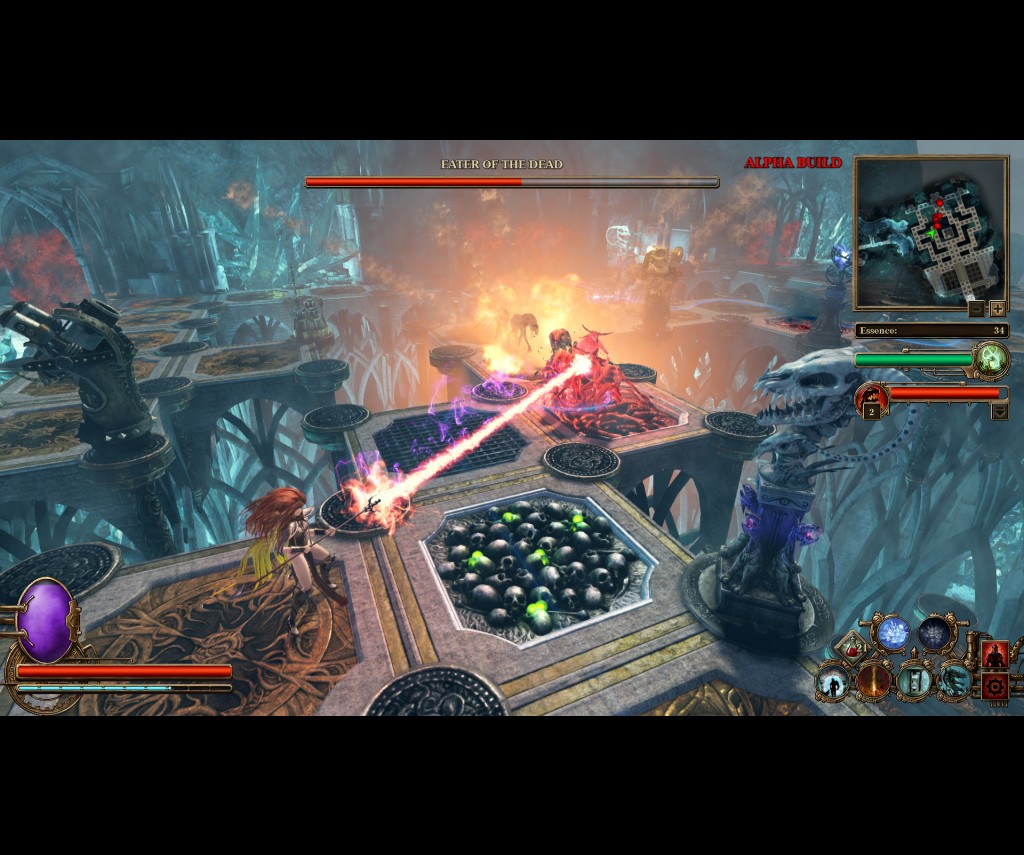
Task: Zoom out the minimap with minus button
Action: click(x=977, y=309)
